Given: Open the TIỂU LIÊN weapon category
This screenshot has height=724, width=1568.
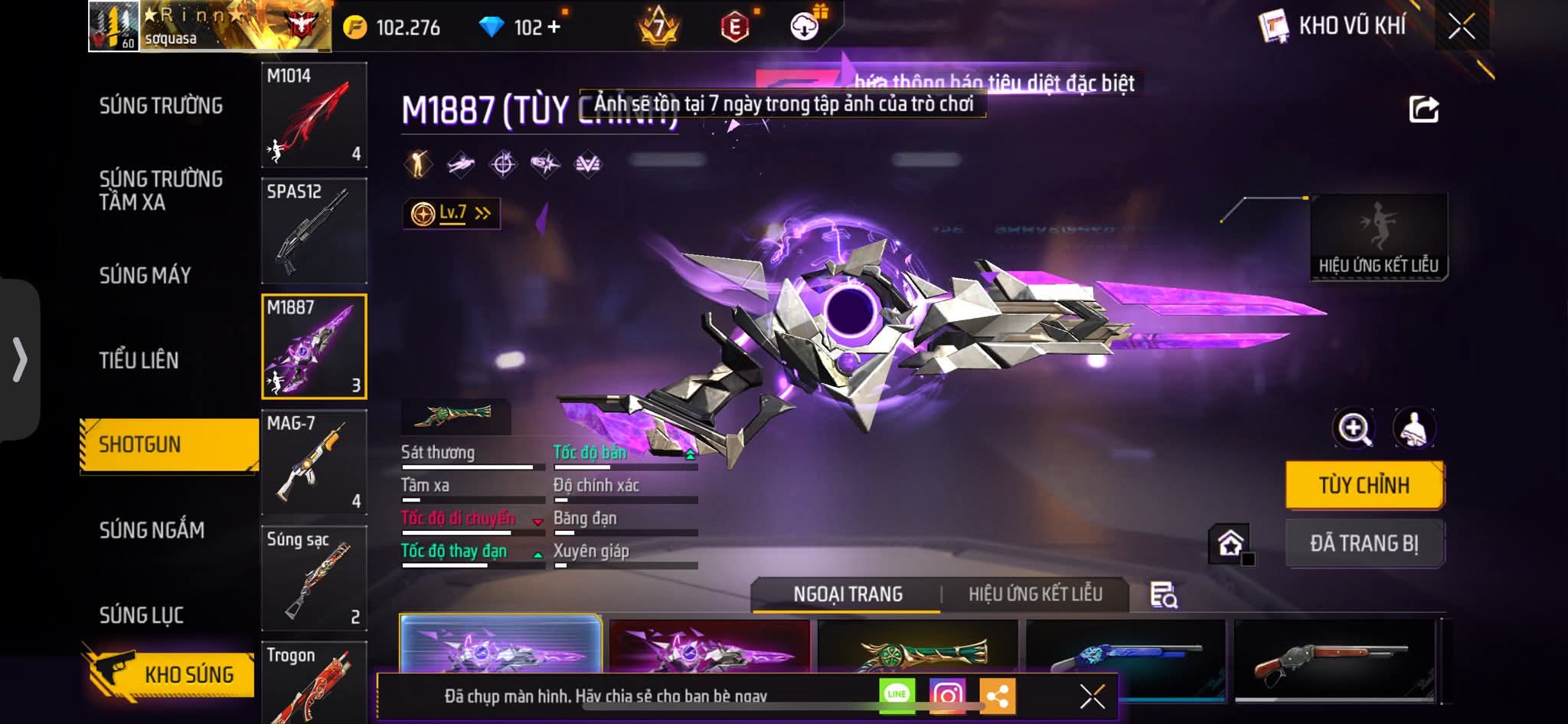Looking at the screenshot, I should [139, 360].
